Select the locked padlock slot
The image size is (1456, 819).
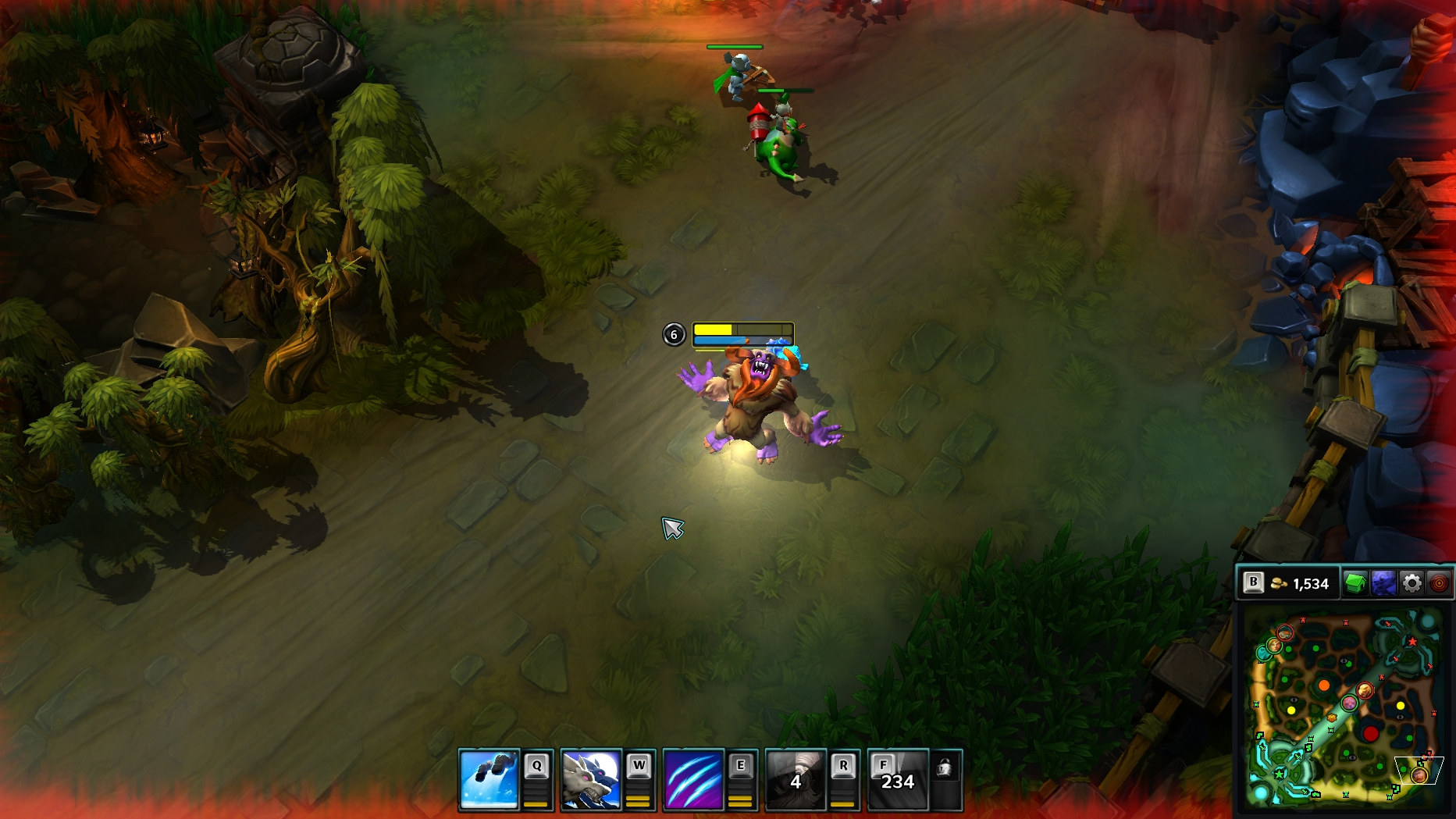945,769
